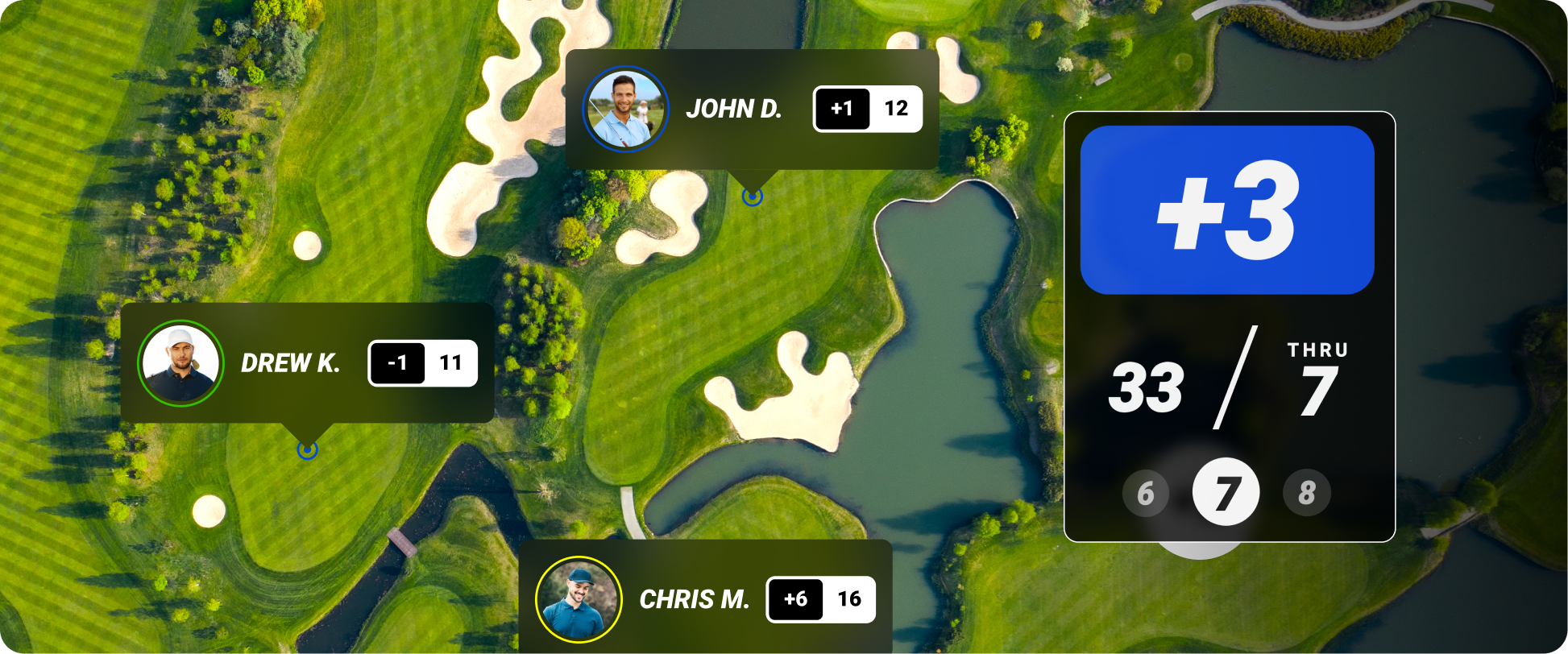Click John D.'s map location marker
Screen dimensions: 1568x654
(x=752, y=197)
